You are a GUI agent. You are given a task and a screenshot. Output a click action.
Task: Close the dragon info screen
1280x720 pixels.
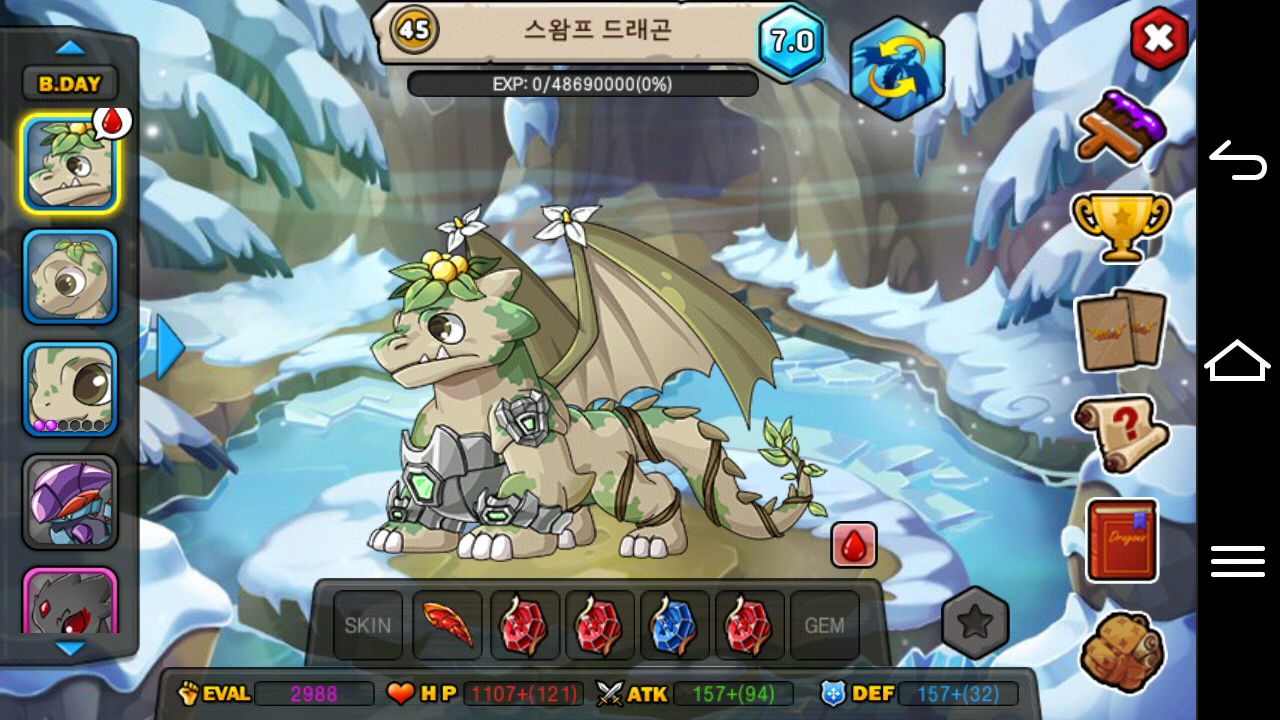point(1158,39)
